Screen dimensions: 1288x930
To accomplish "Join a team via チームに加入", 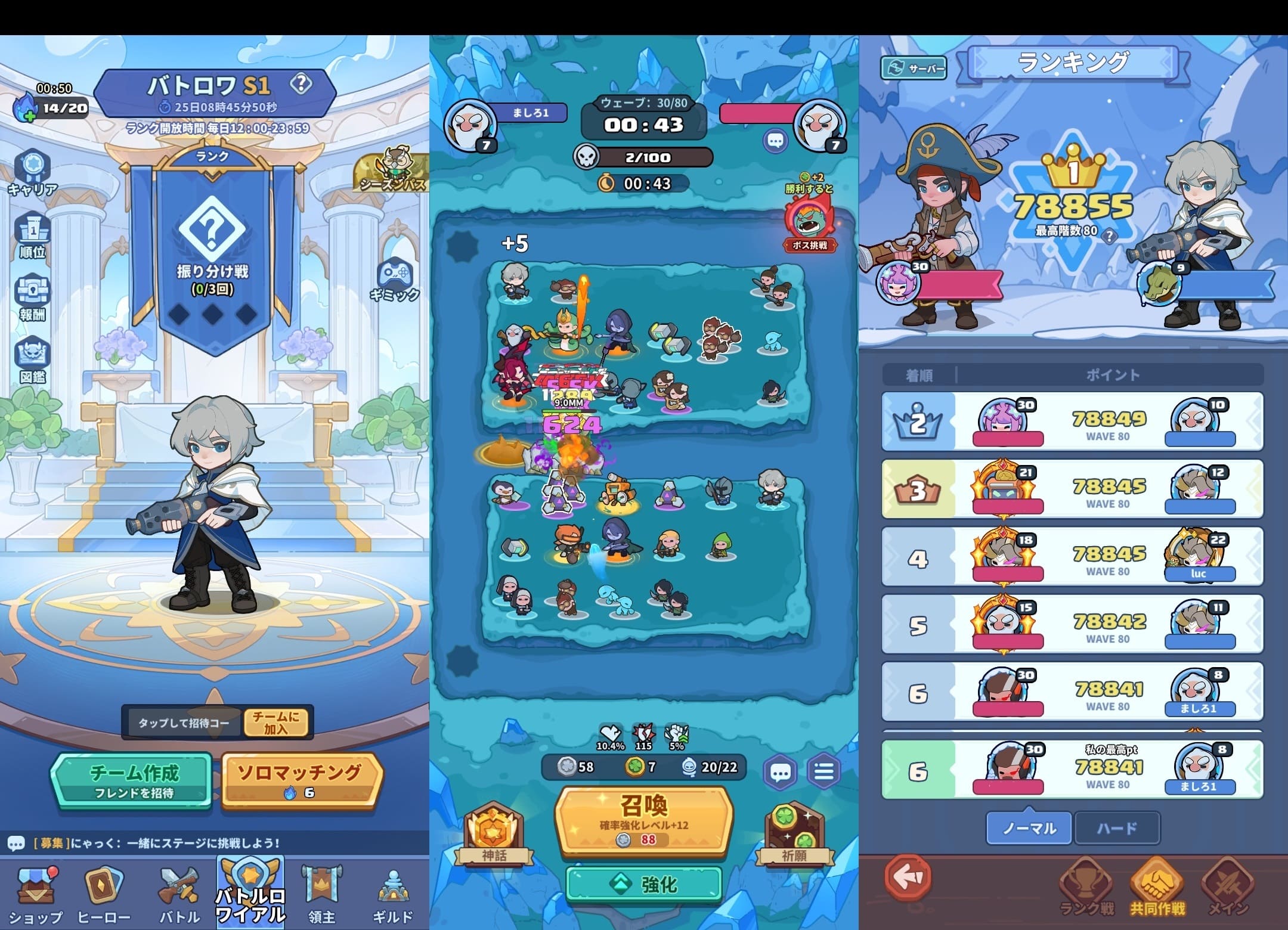I will [276, 723].
